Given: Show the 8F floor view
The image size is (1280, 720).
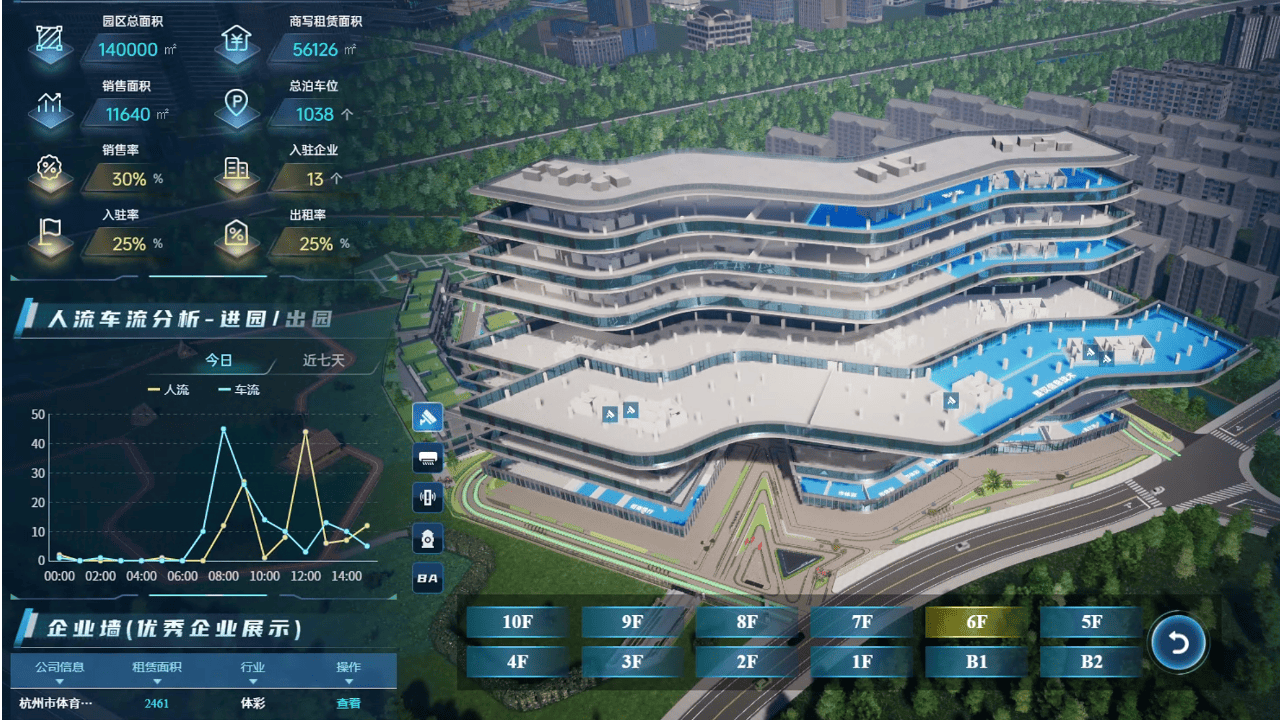Looking at the screenshot, I should click(747, 622).
